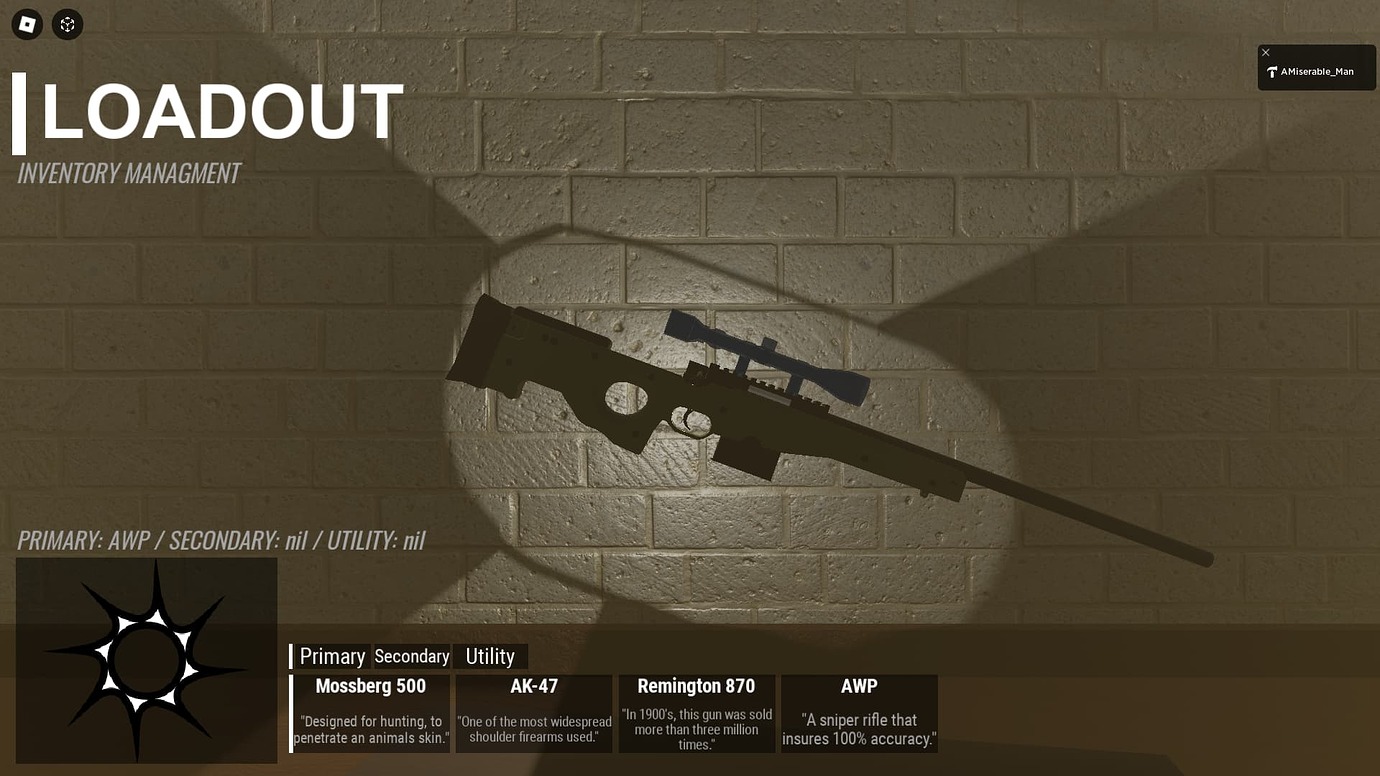Open the Roblox menu
Image resolution: width=1380 pixels, height=776 pixels.
point(26,24)
